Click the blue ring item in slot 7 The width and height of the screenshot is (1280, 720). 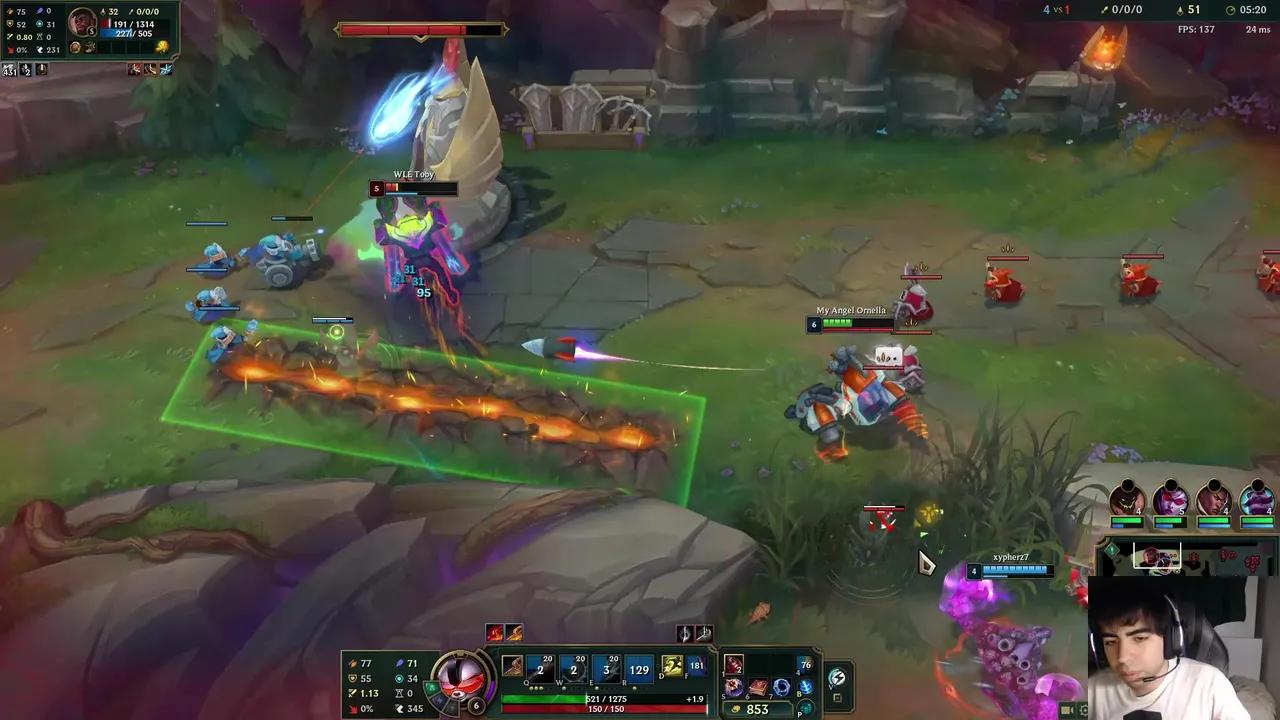pos(783,688)
